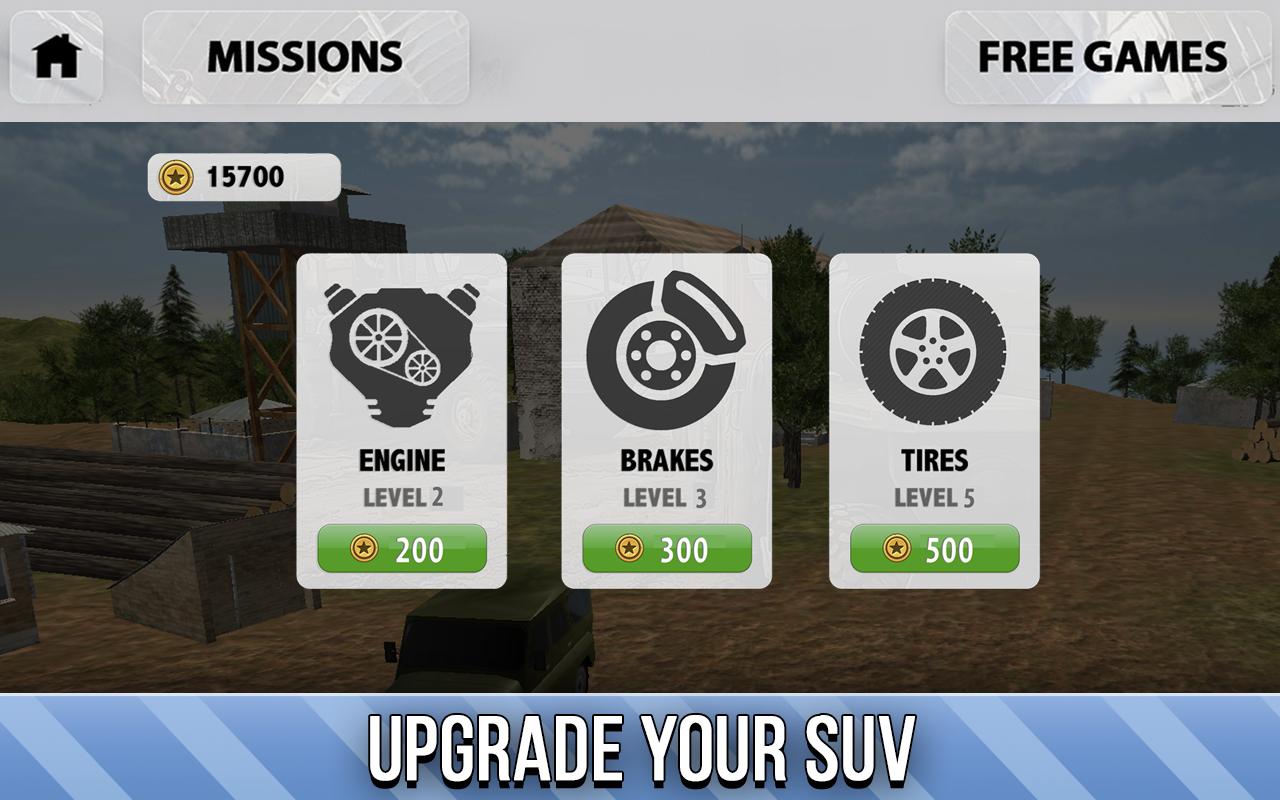This screenshot has height=800, width=1280.
Task: Click the coin icon on the Tires price button
Action: [899, 549]
